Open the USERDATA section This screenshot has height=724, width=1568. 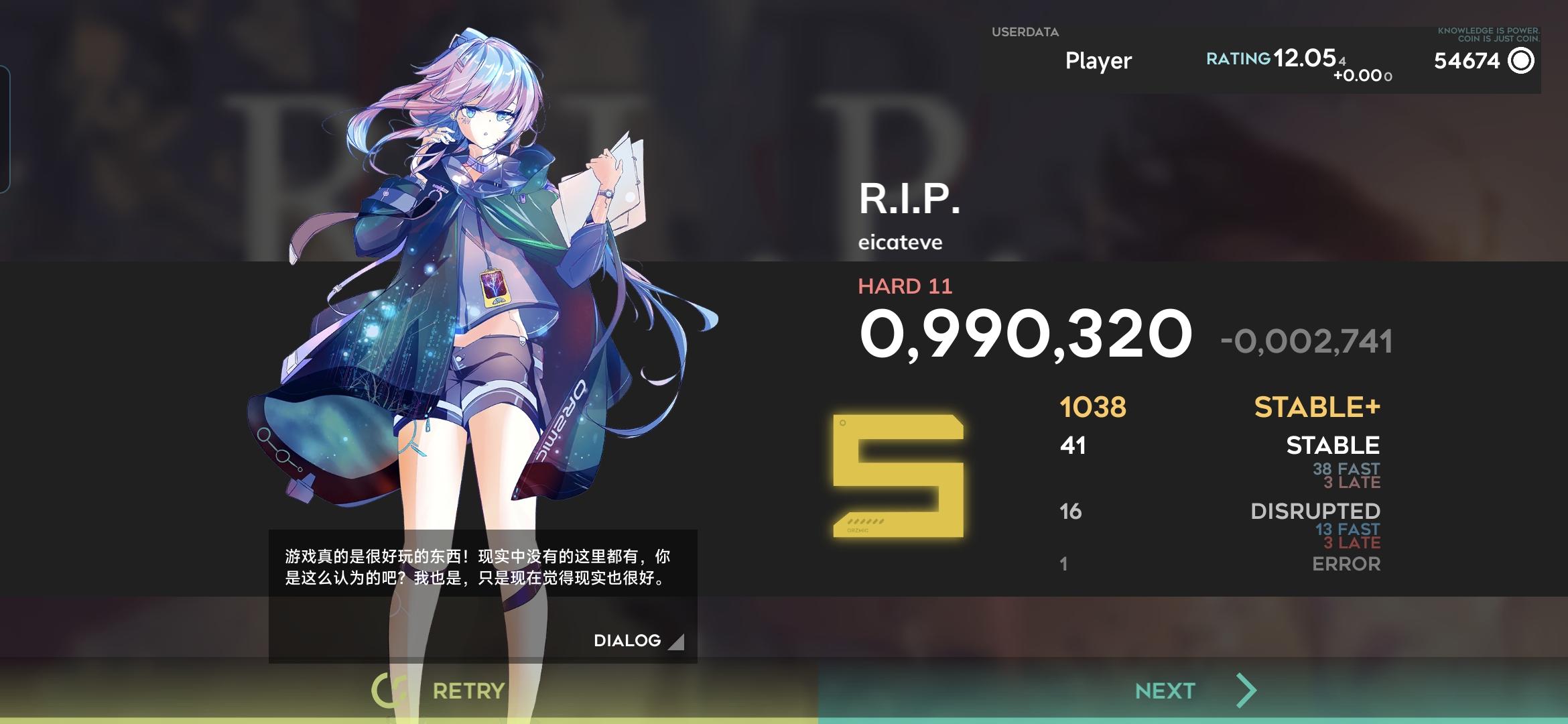tap(1026, 32)
